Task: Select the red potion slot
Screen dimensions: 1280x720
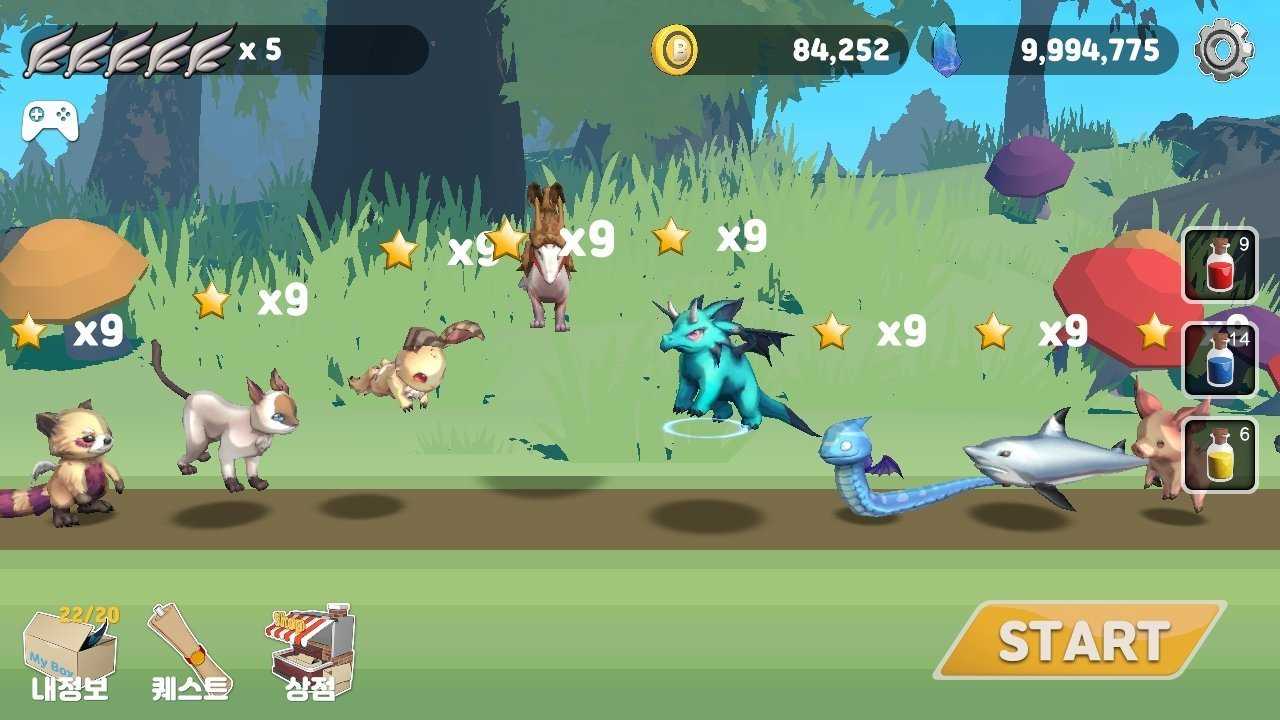Action: pos(1220,265)
